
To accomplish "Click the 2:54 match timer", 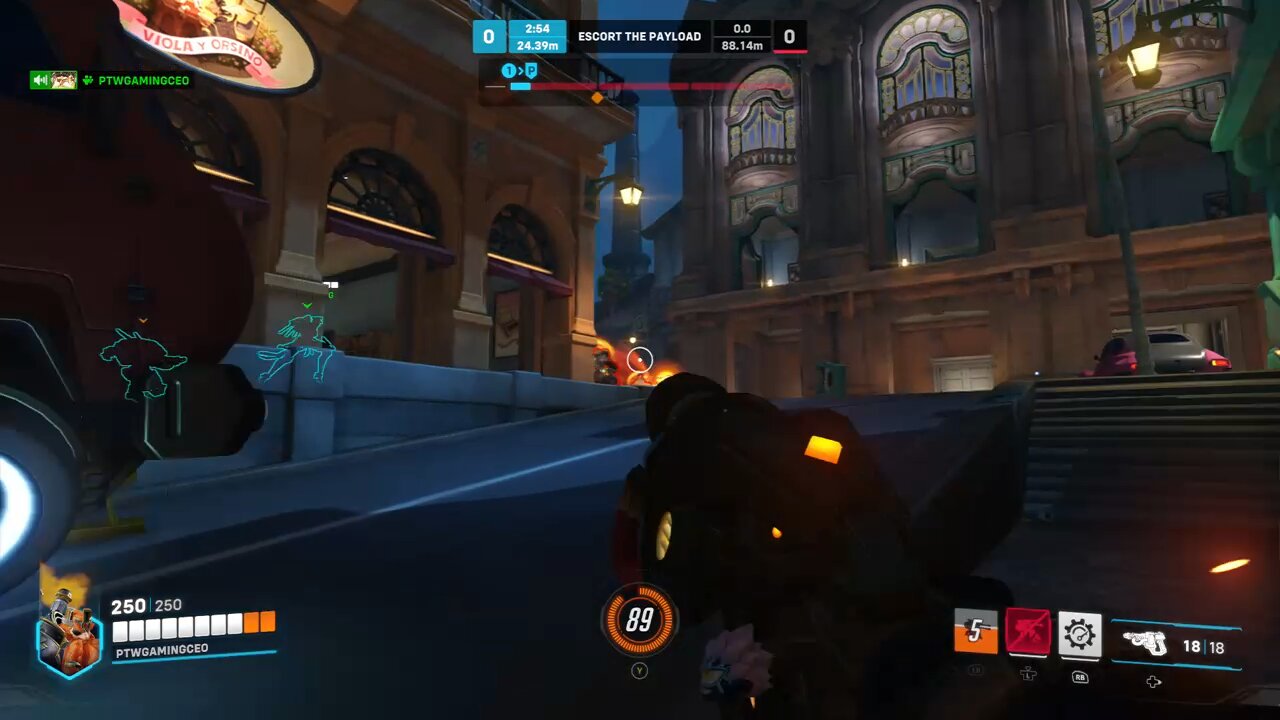I will pyautogui.click(x=539, y=29).
